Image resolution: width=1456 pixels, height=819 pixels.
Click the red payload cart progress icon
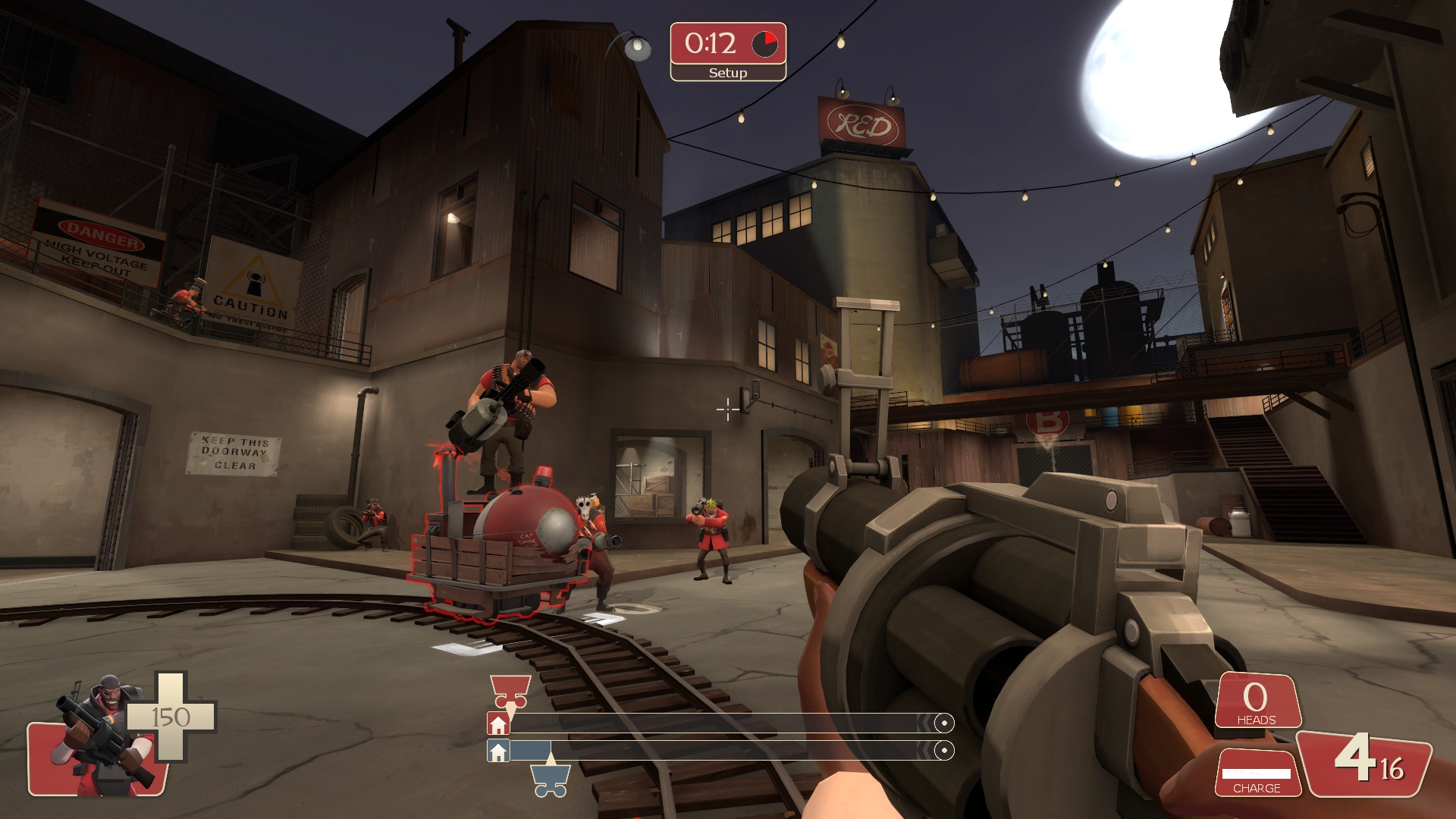(510, 692)
